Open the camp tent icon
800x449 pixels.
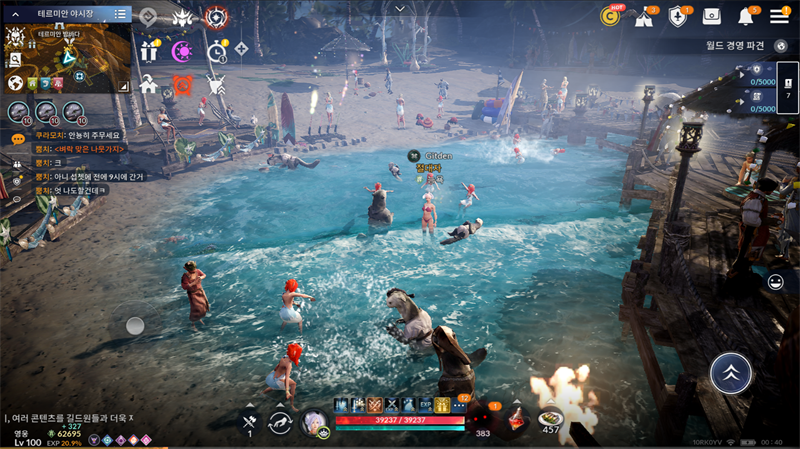point(645,16)
